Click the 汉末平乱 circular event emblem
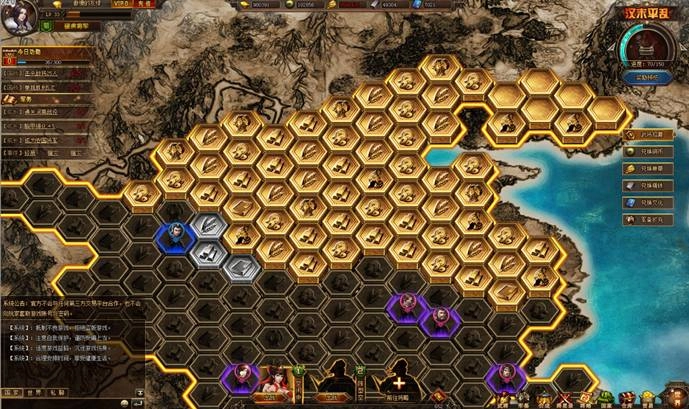 [643, 46]
